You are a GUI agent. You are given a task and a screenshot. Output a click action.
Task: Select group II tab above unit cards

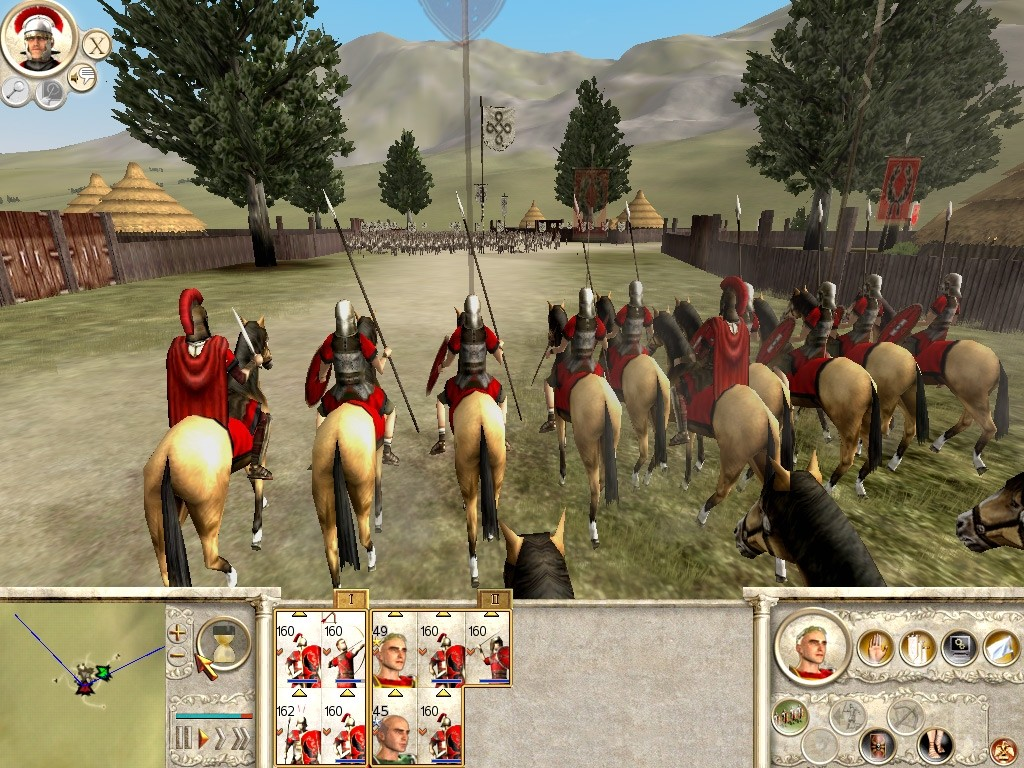494,600
